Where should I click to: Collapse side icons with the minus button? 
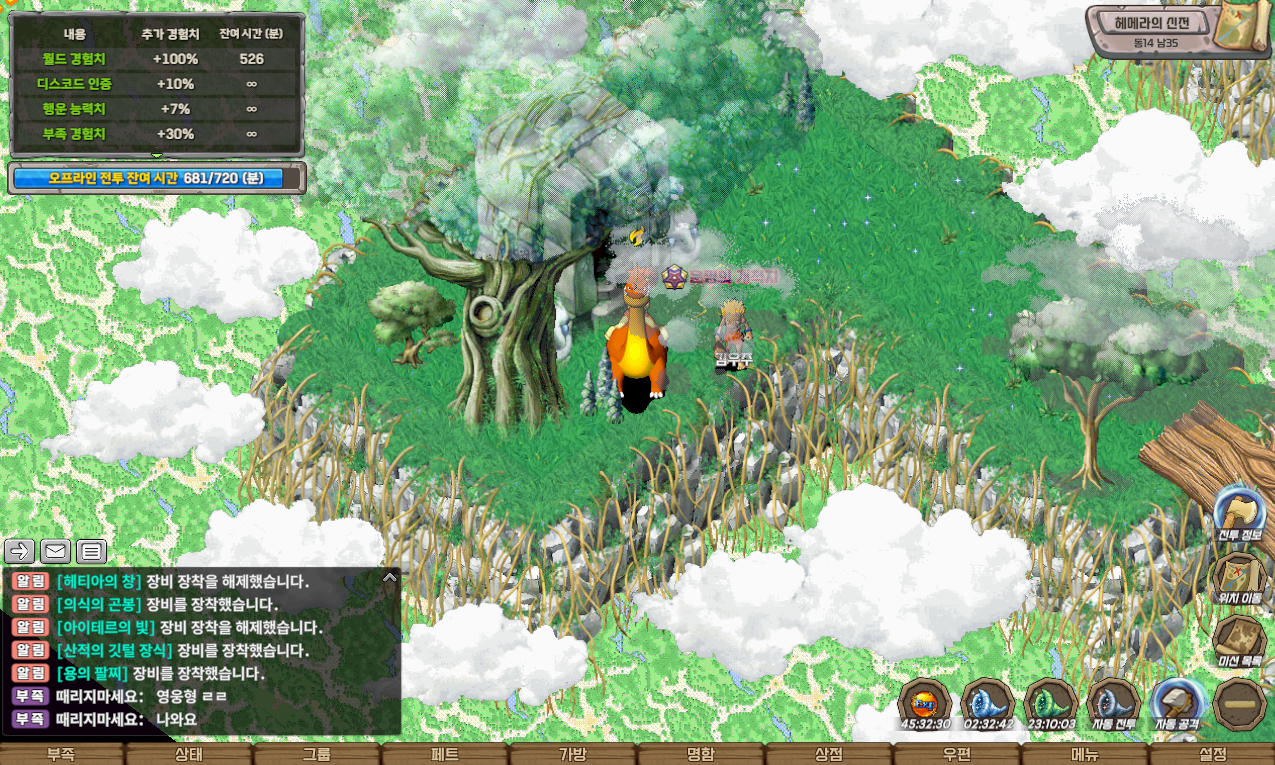(1240, 704)
